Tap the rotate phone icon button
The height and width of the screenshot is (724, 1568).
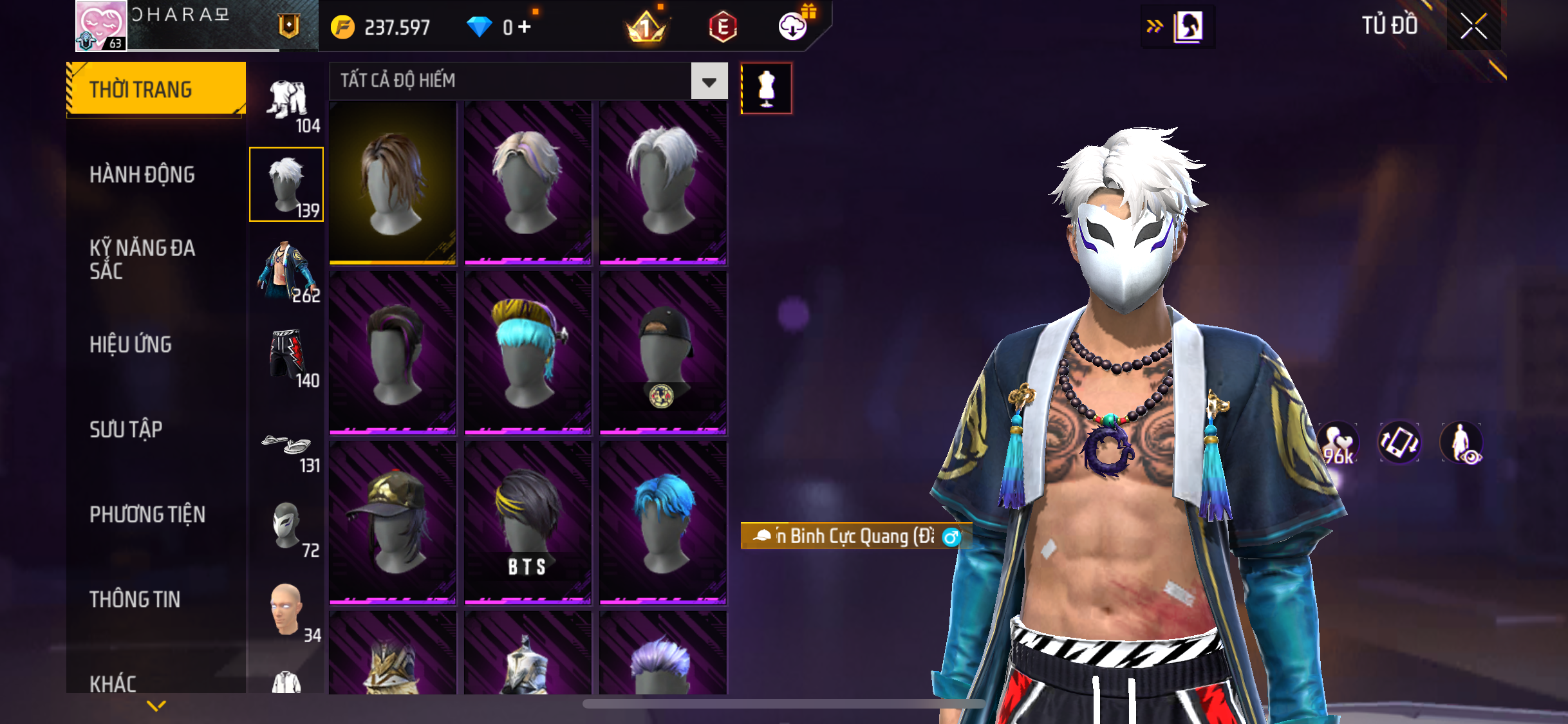1399,443
